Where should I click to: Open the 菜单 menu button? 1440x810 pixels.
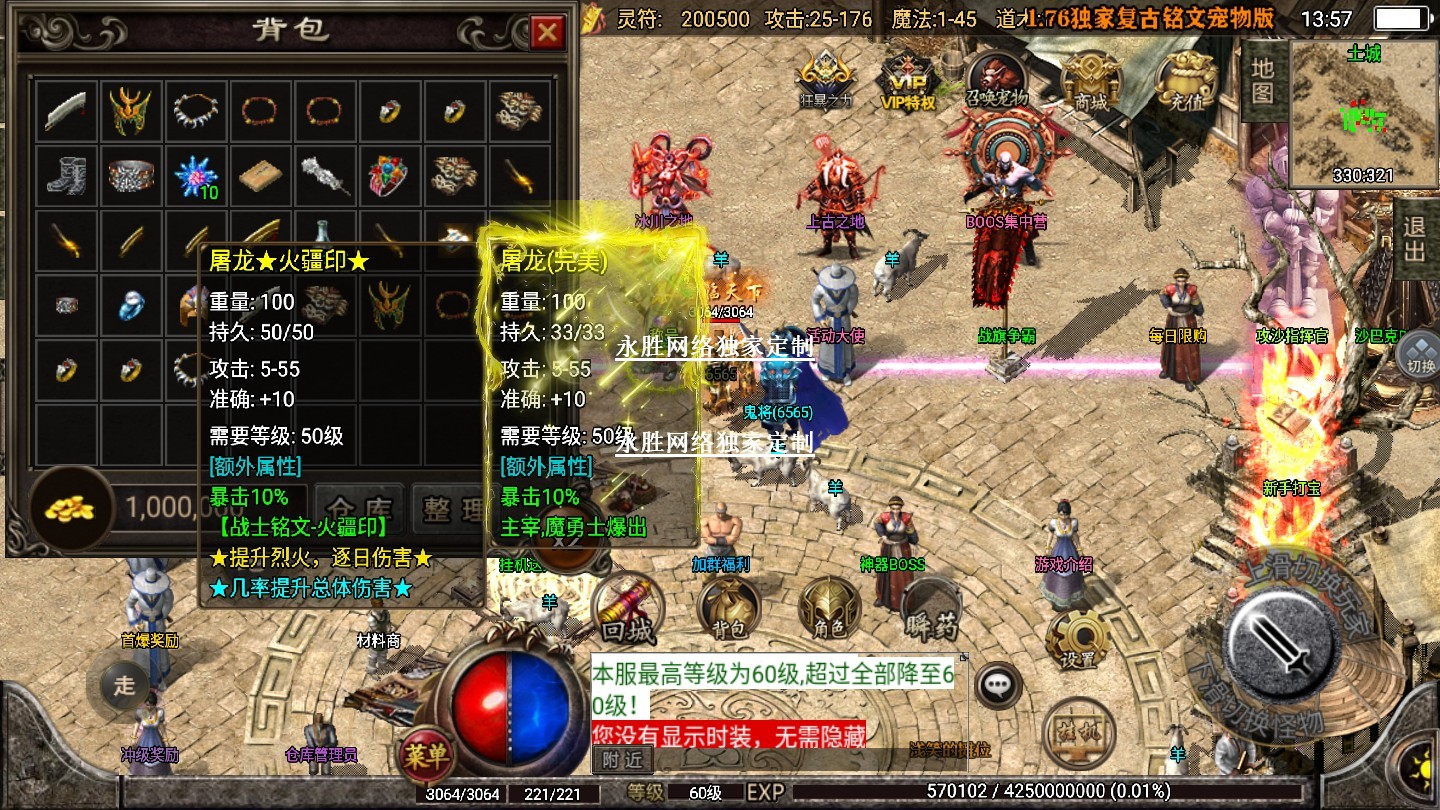426,756
